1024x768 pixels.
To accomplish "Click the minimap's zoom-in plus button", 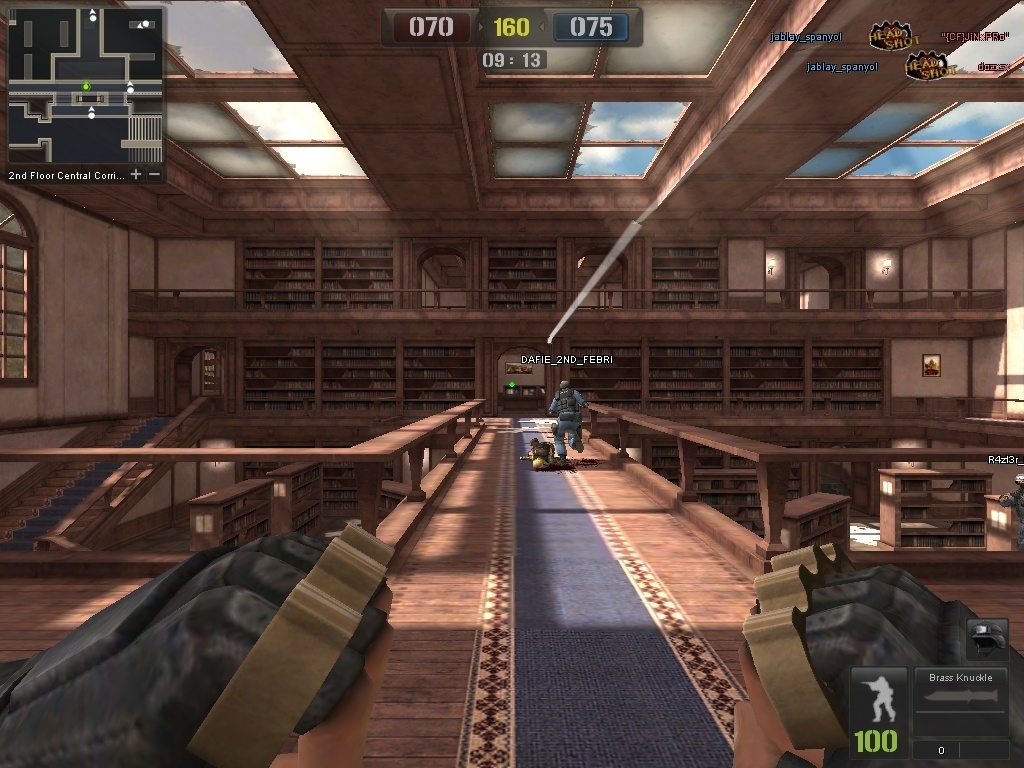I will coord(136,175).
